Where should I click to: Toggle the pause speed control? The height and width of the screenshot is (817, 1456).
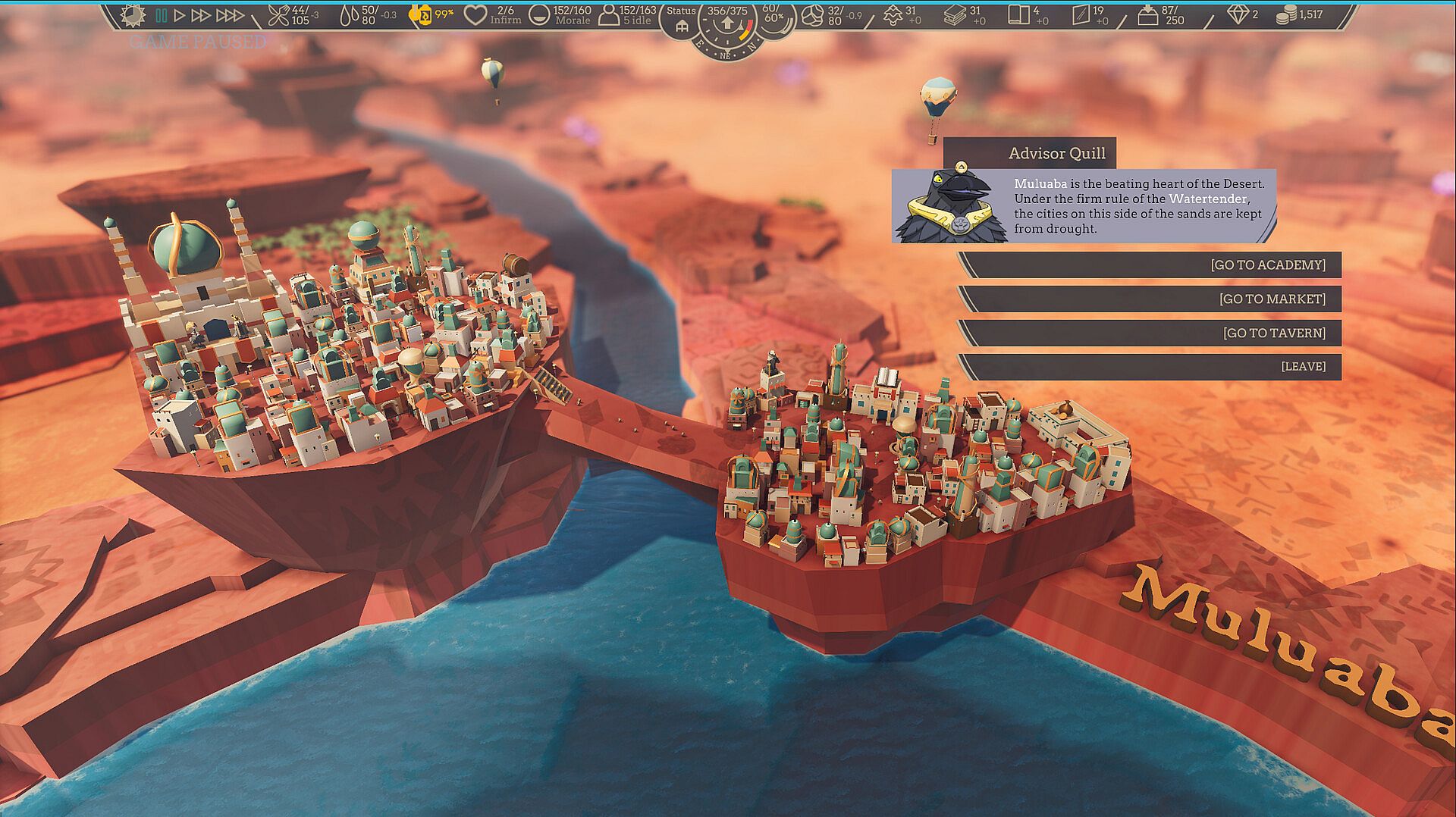(x=161, y=14)
